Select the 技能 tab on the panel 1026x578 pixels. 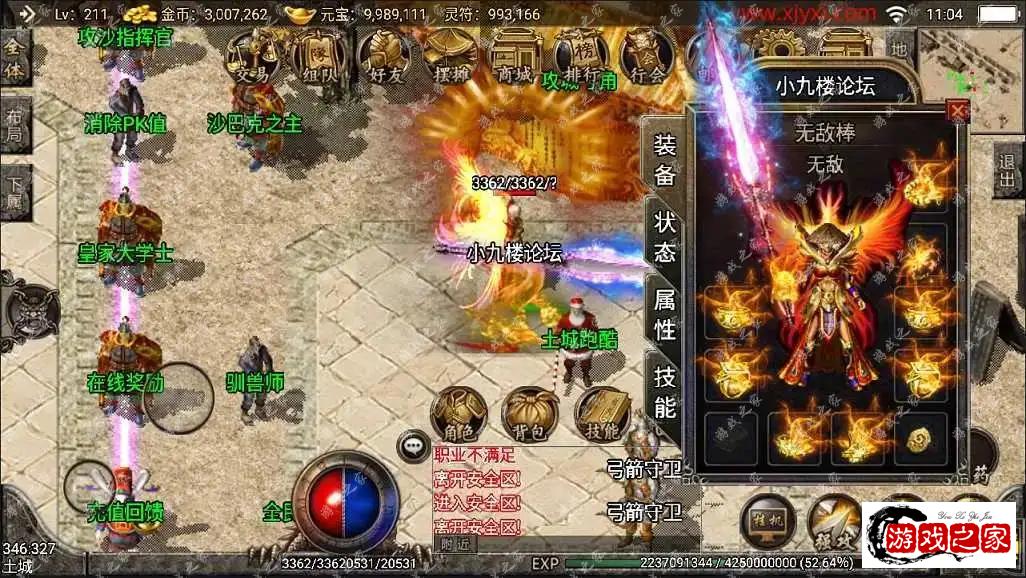tap(665, 391)
